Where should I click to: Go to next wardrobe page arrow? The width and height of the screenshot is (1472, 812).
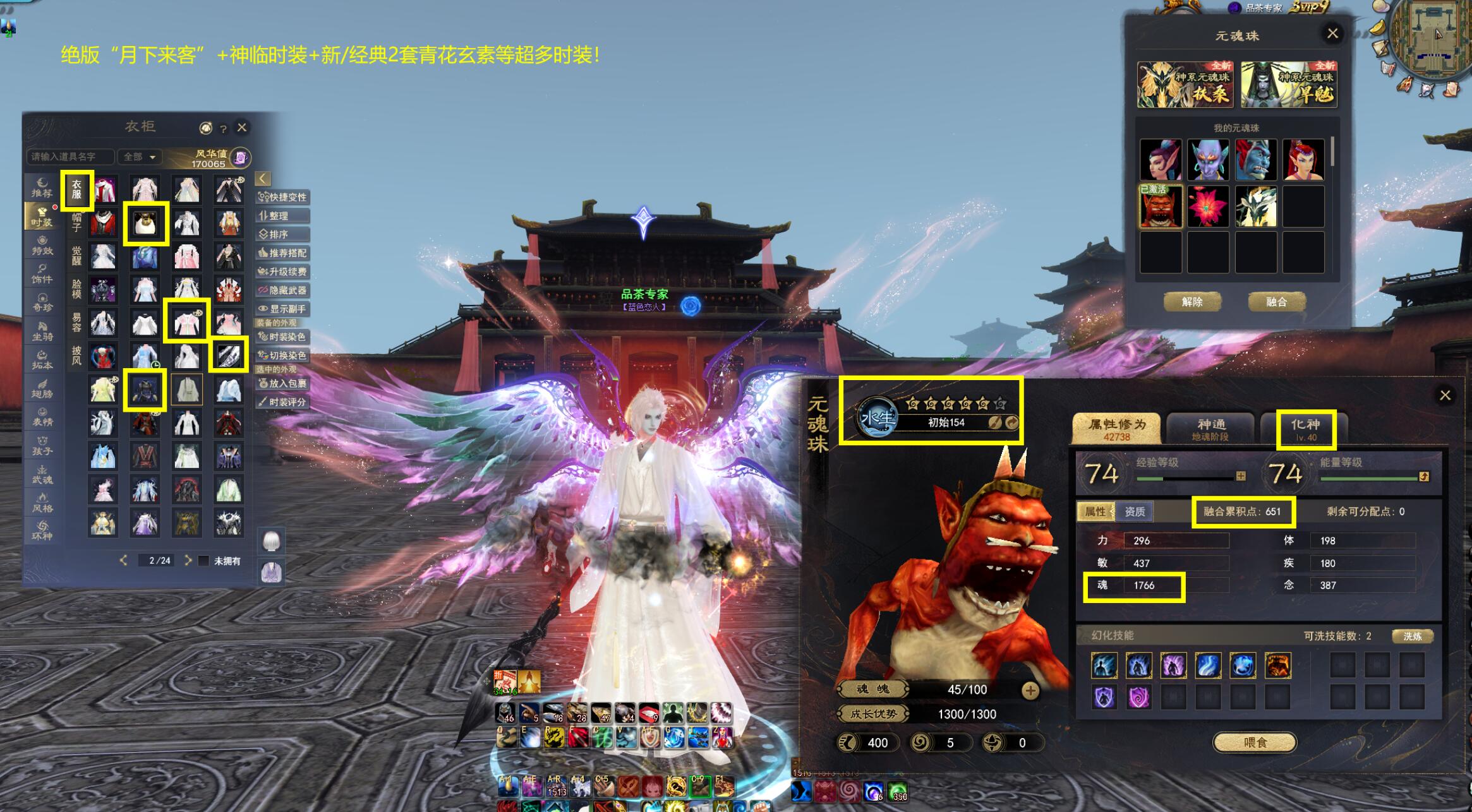click(188, 560)
